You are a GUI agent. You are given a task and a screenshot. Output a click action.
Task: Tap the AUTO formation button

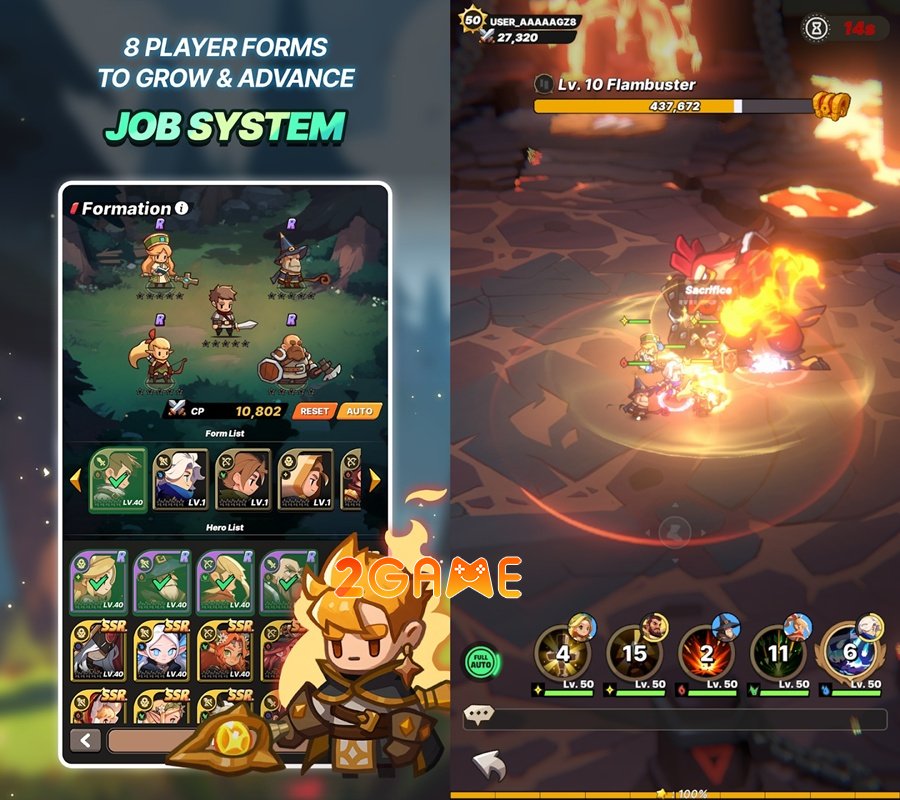[x=359, y=411]
